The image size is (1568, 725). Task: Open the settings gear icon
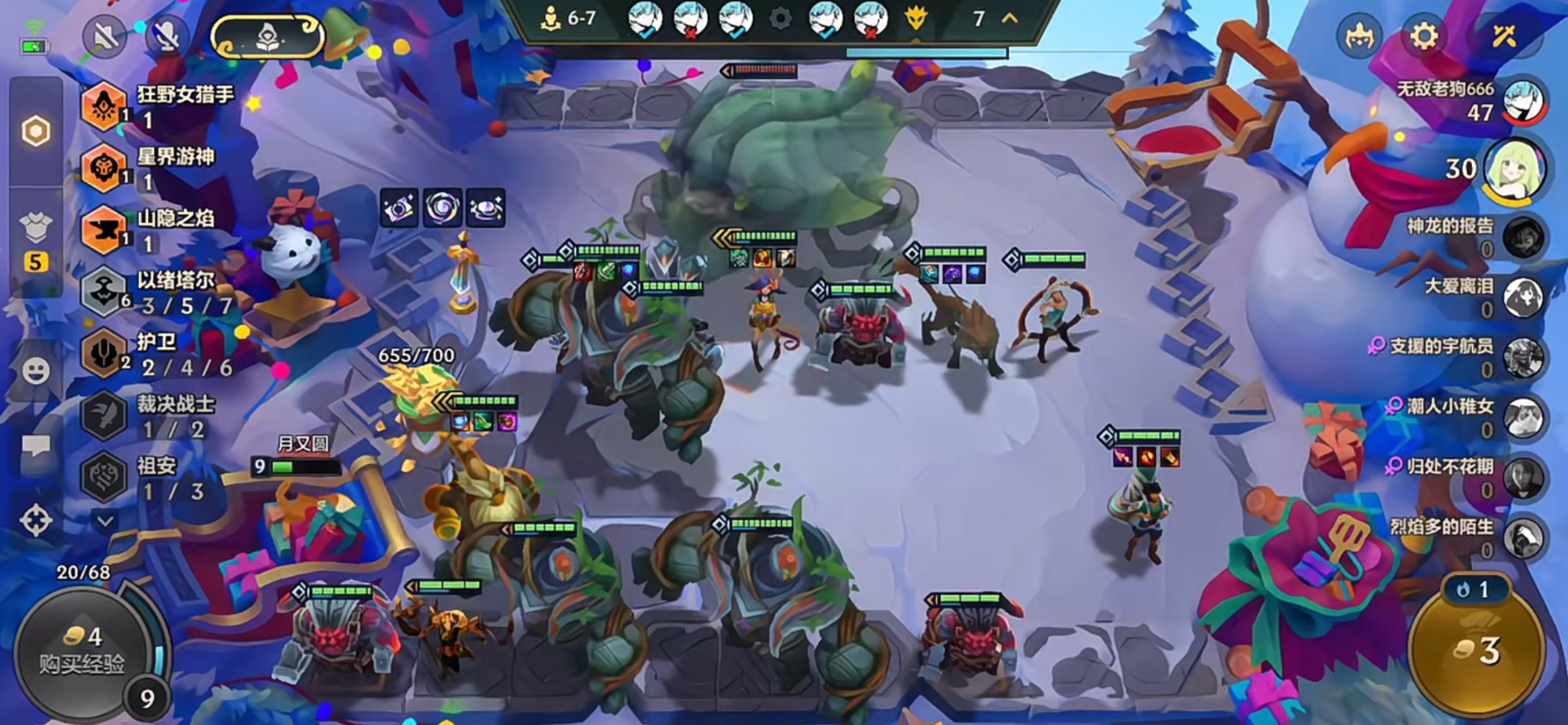coord(1424,36)
